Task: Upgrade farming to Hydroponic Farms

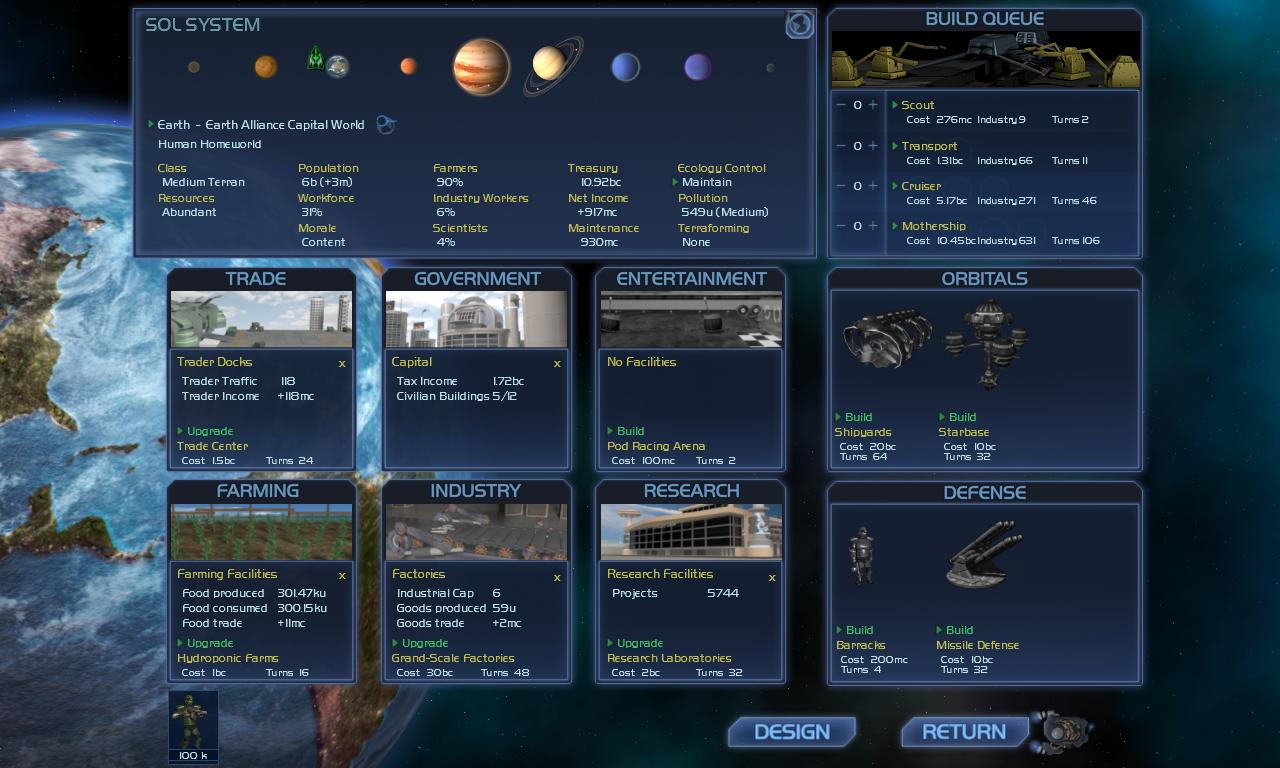Action: point(209,643)
